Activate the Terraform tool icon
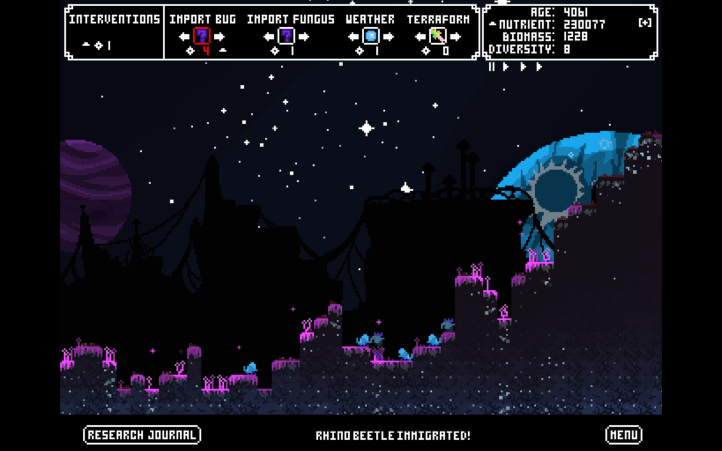Image resolution: width=722 pixels, height=451 pixels. 437,37
